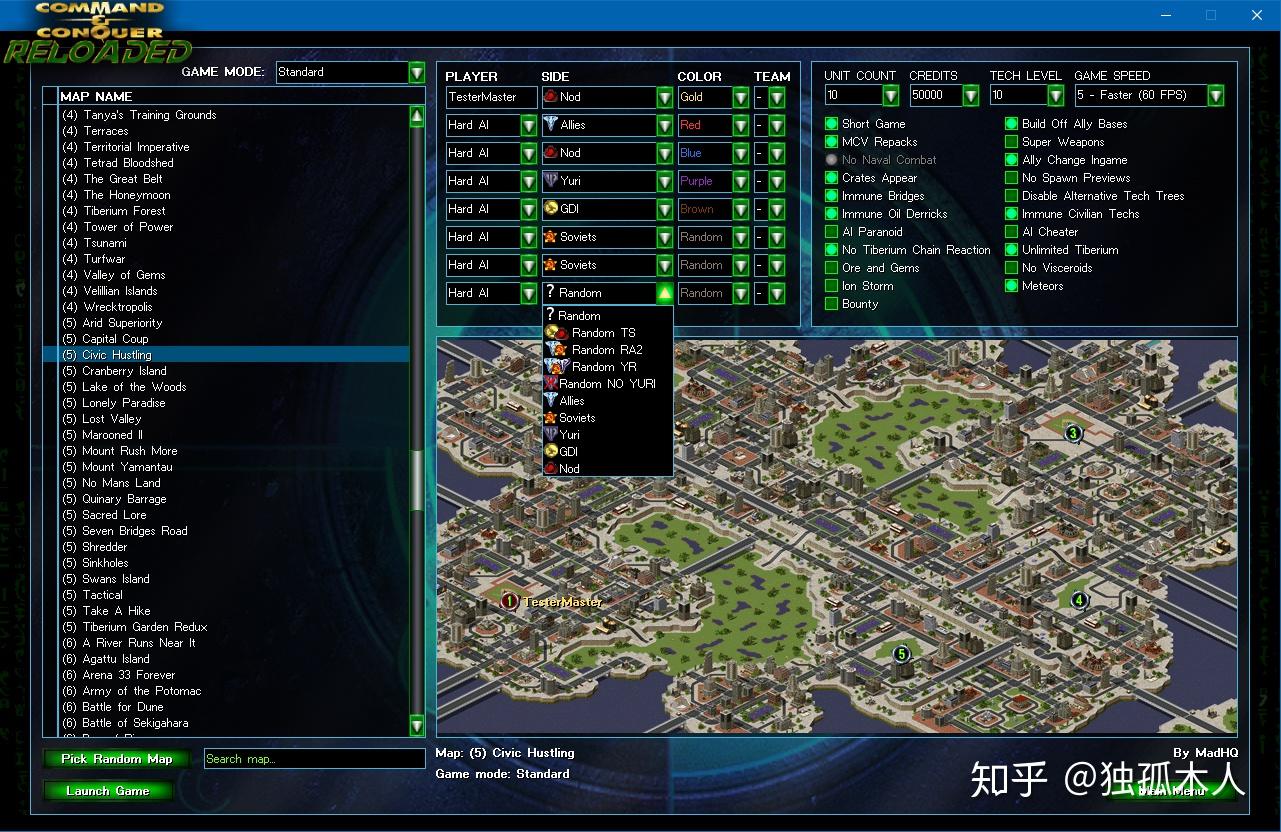Image resolution: width=1281 pixels, height=832 pixels.
Task: Choose Random TS from the open faction menu
Action: coord(555,332)
